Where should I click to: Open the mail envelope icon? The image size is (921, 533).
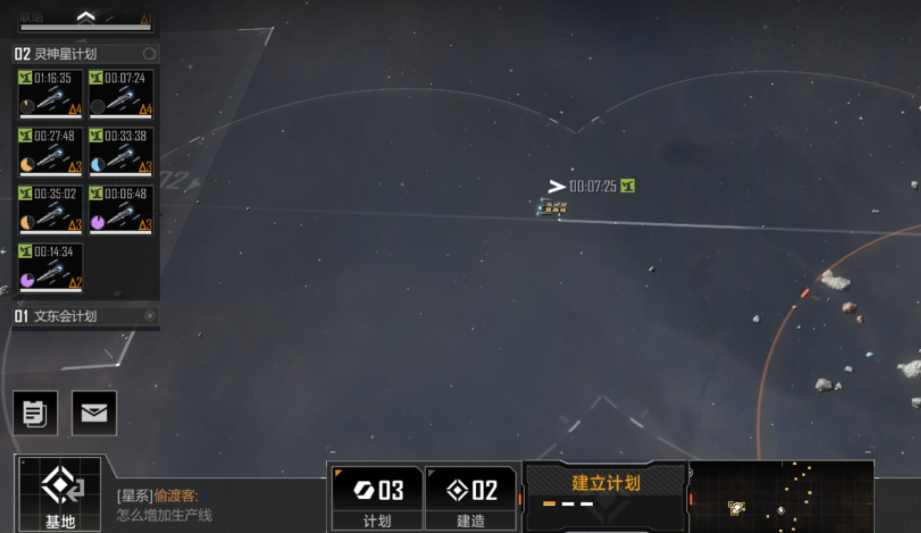coord(94,412)
